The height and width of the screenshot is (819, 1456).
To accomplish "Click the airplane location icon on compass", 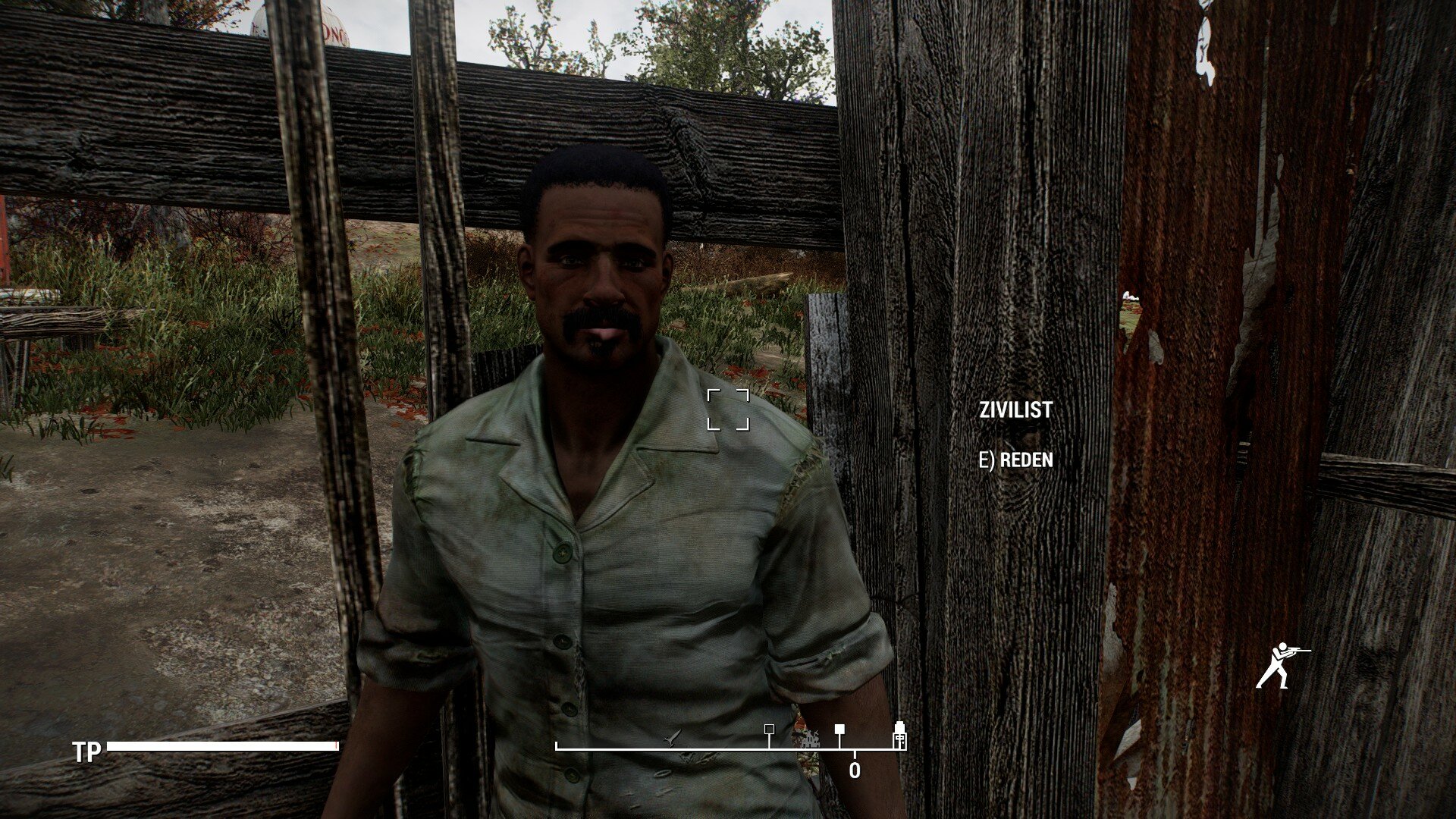I will point(671,737).
